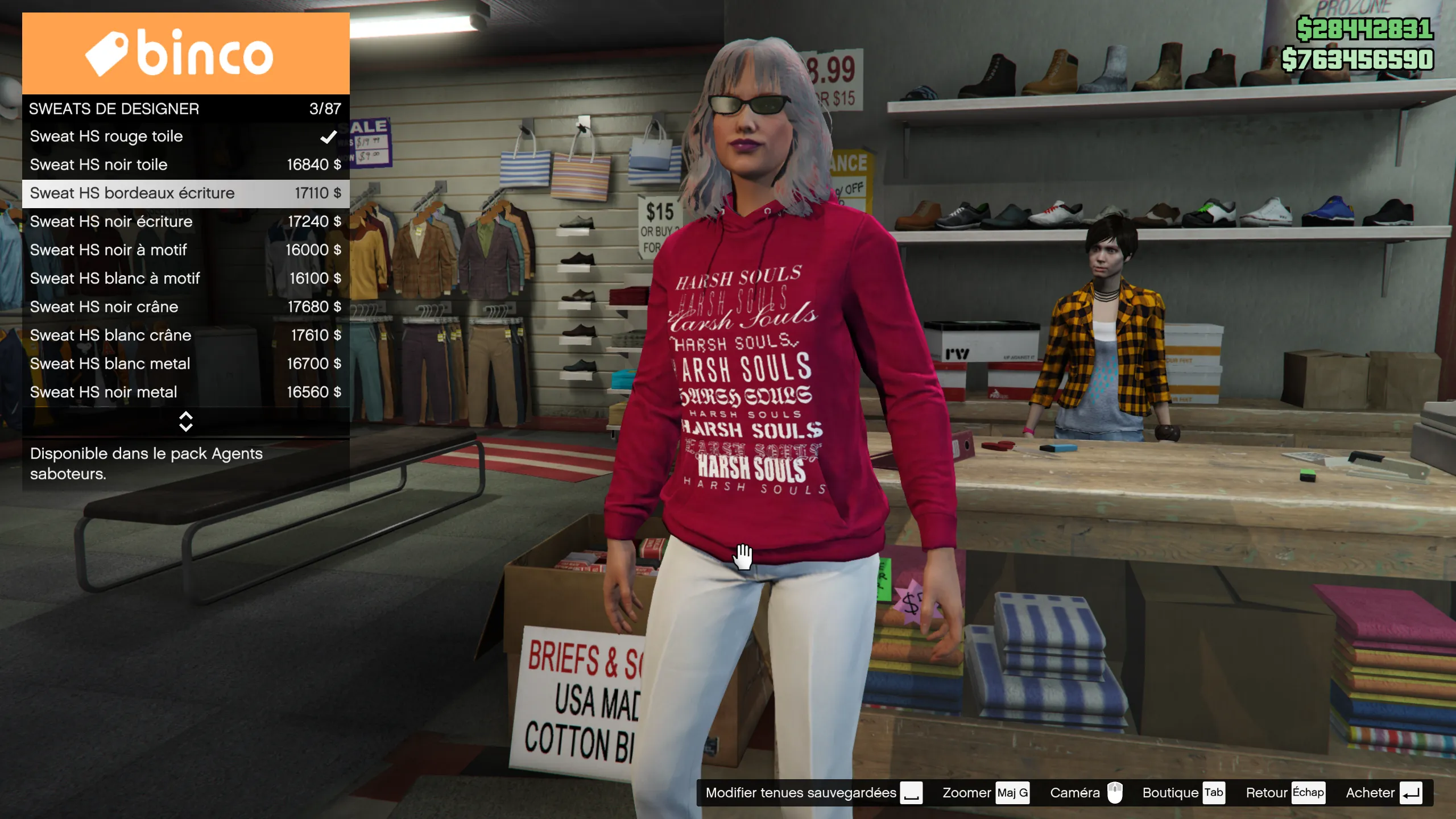The width and height of the screenshot is (1456, 819).
Task: Pick Sweat HS noir metal
Action: 185,392
